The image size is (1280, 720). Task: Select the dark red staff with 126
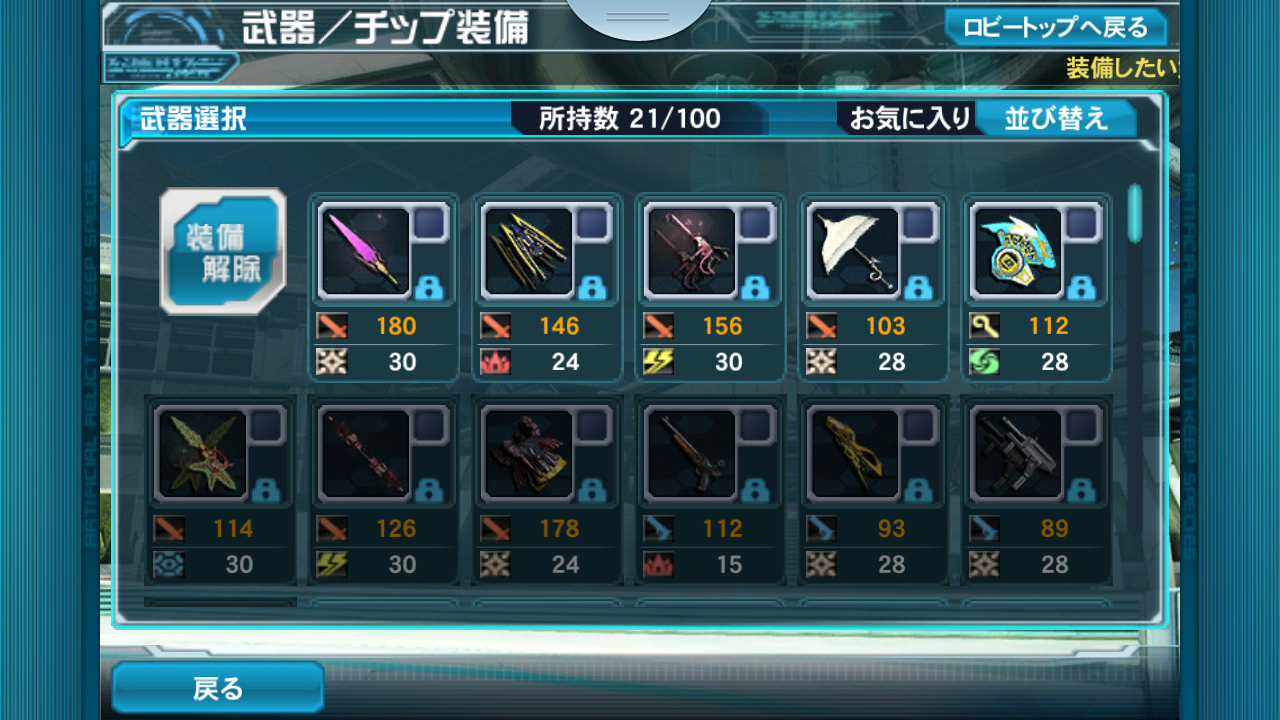pos(366,455)
